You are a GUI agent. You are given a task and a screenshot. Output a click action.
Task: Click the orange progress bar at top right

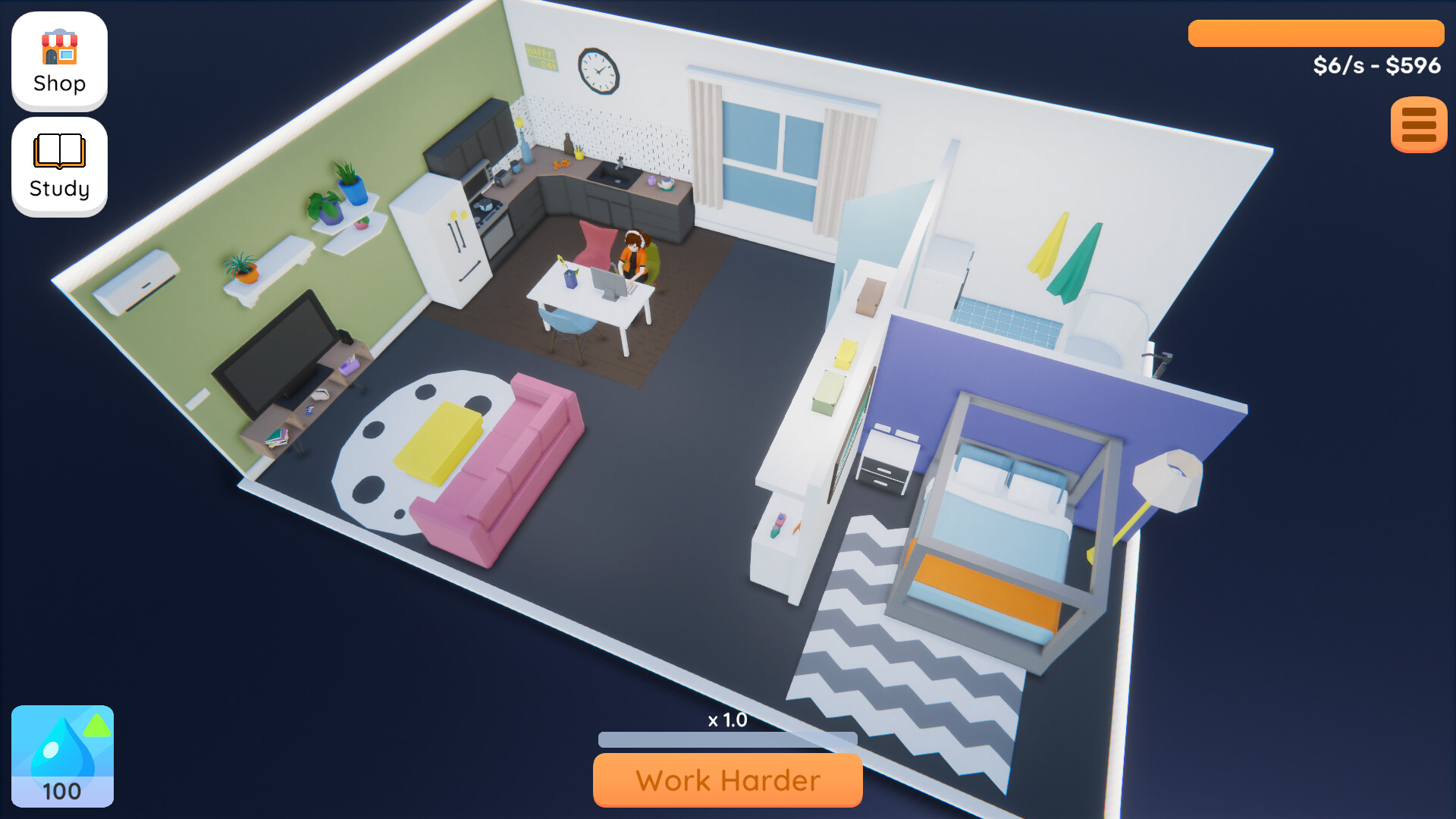point(1316,32)
